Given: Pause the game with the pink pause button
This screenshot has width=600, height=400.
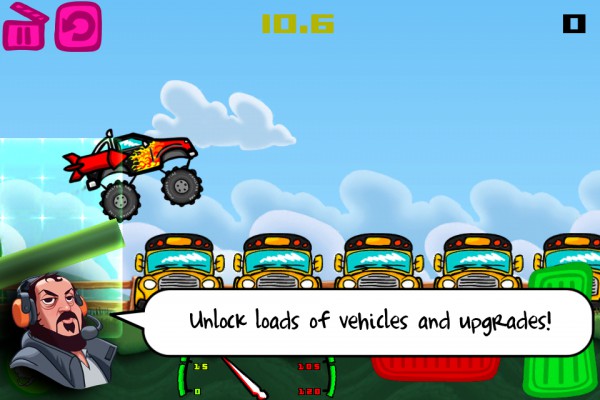Looking at the screenshot, I should point(23,27).
